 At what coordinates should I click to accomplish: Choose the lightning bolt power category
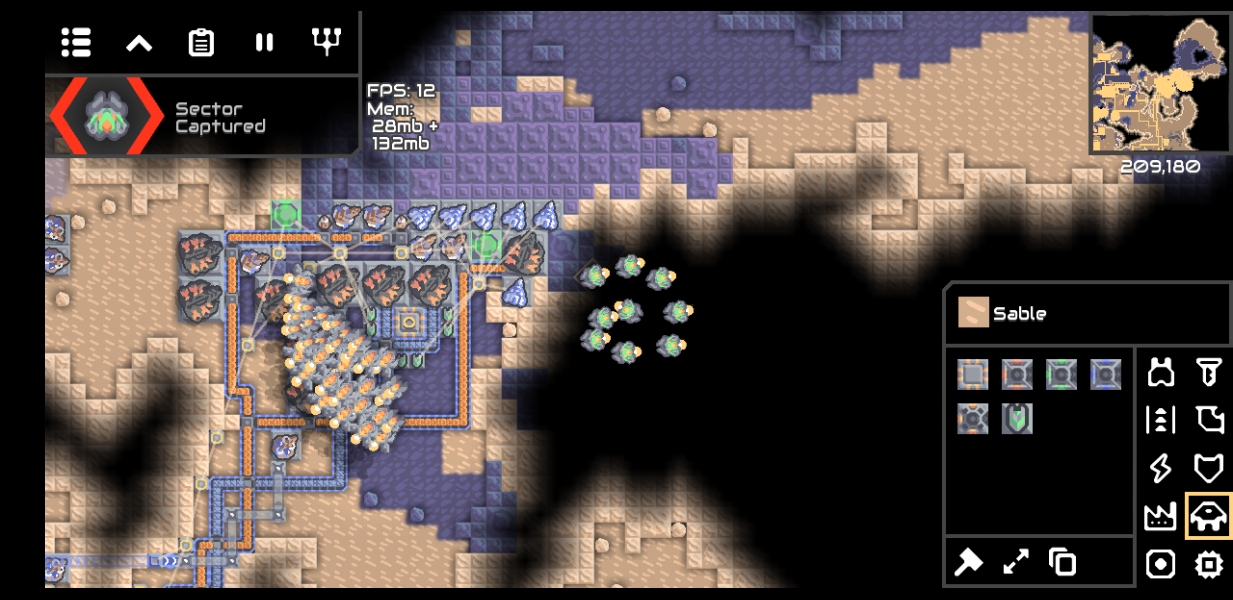[1161, 468]
